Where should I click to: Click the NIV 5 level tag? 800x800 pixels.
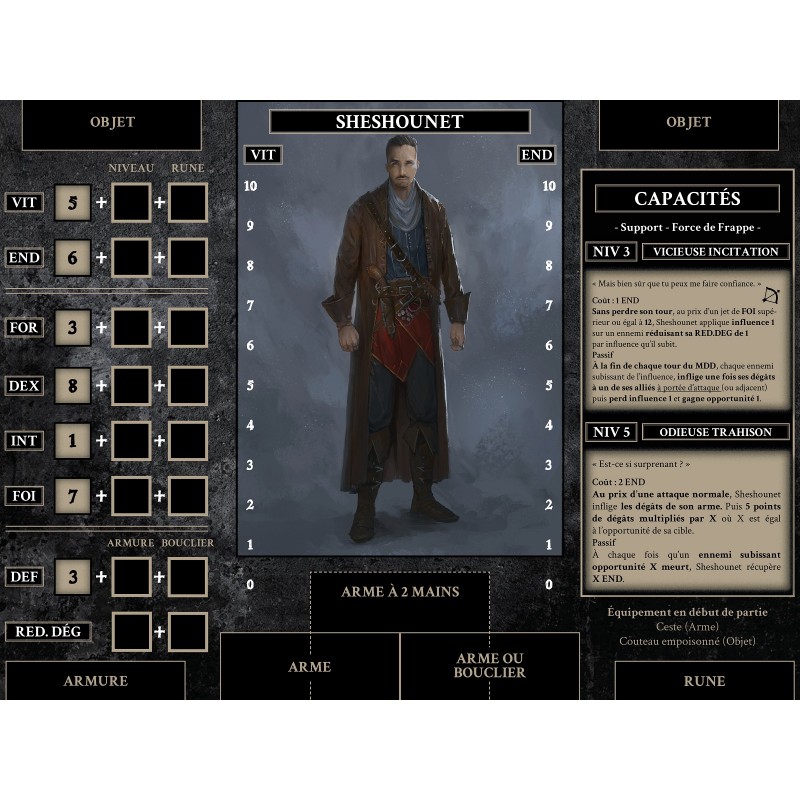pos(612,432)
